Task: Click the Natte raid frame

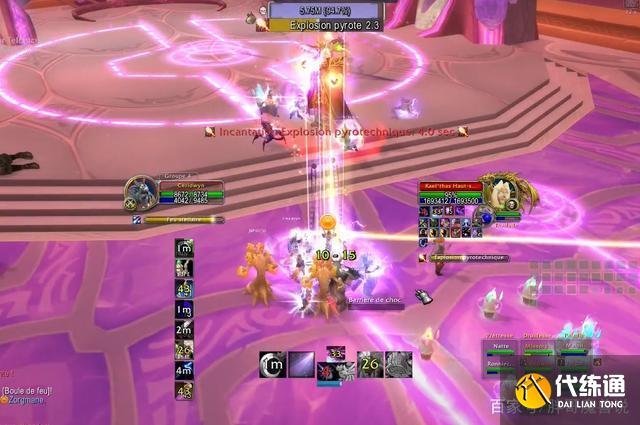Action: coord(499,347)
